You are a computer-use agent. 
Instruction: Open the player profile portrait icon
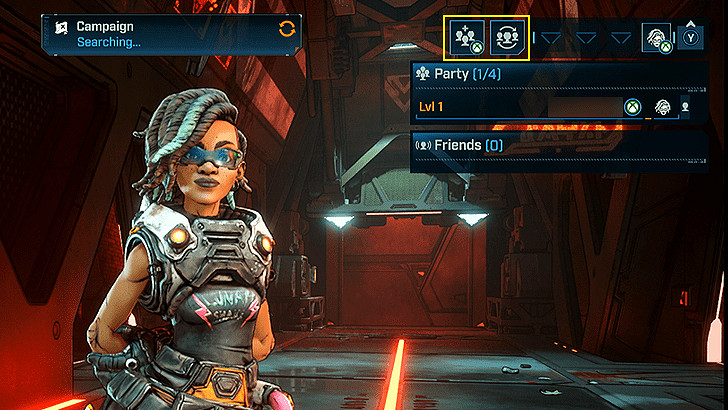tap(656, 38)
